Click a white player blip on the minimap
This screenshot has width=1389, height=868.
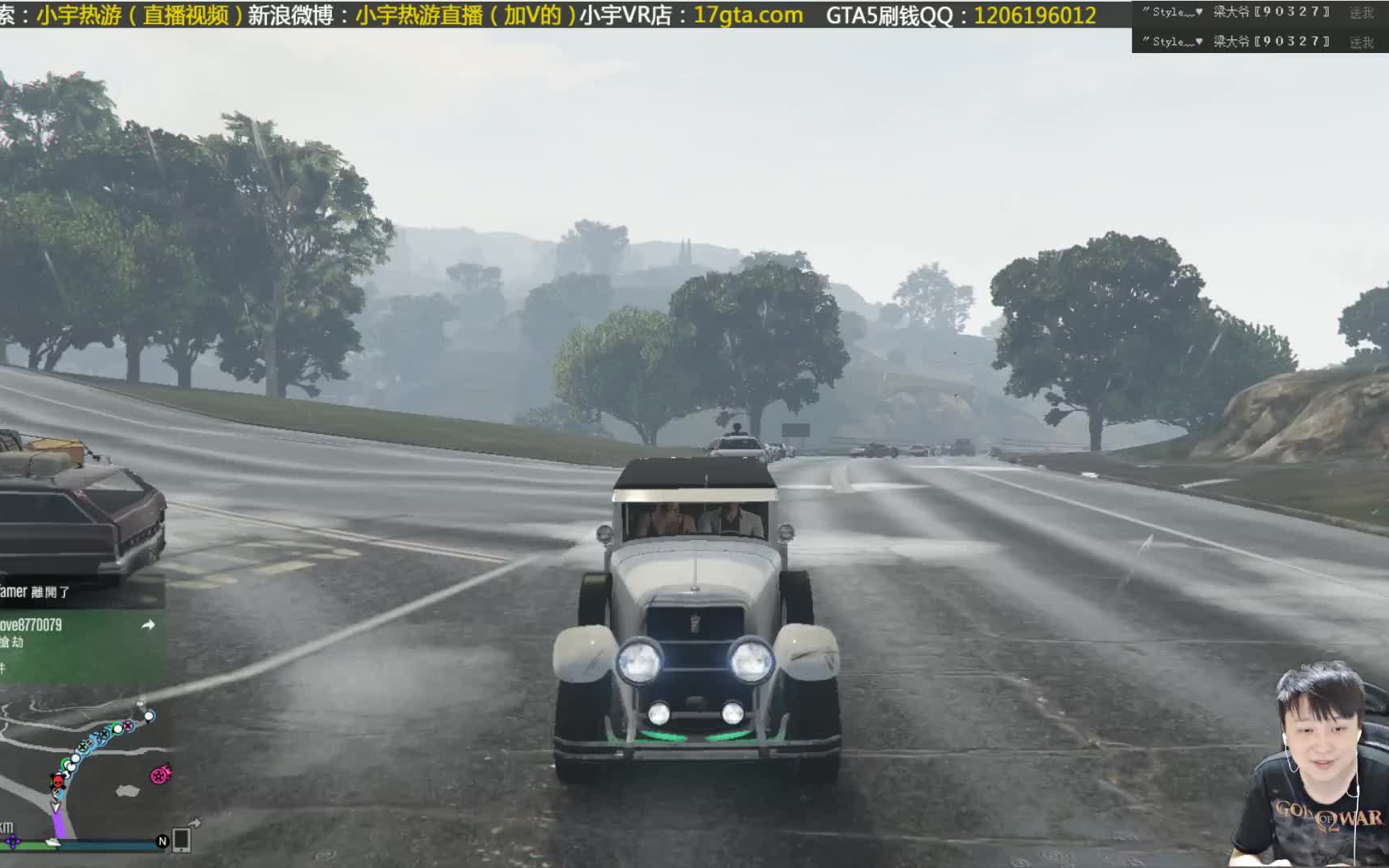coord(148,716)
